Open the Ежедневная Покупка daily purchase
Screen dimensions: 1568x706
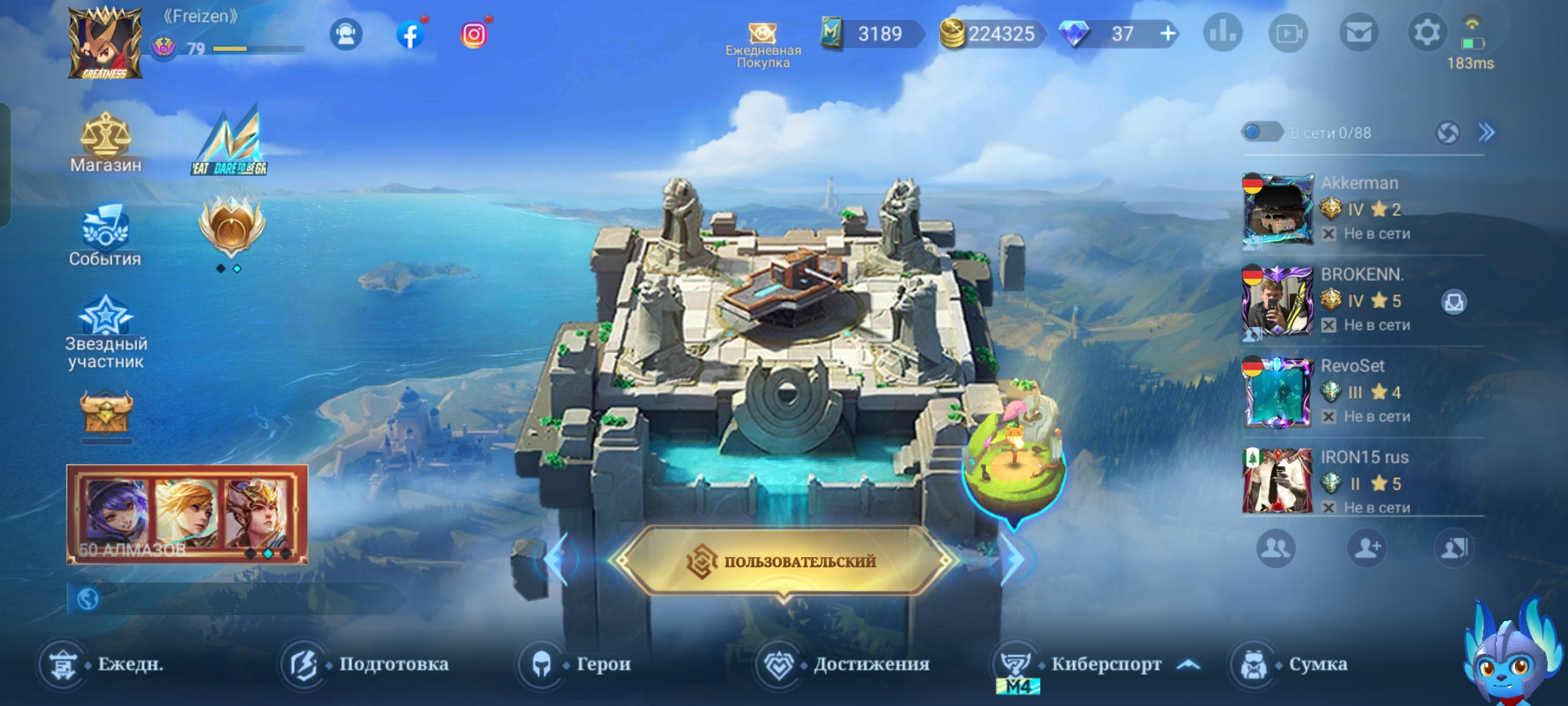point(762,44)
